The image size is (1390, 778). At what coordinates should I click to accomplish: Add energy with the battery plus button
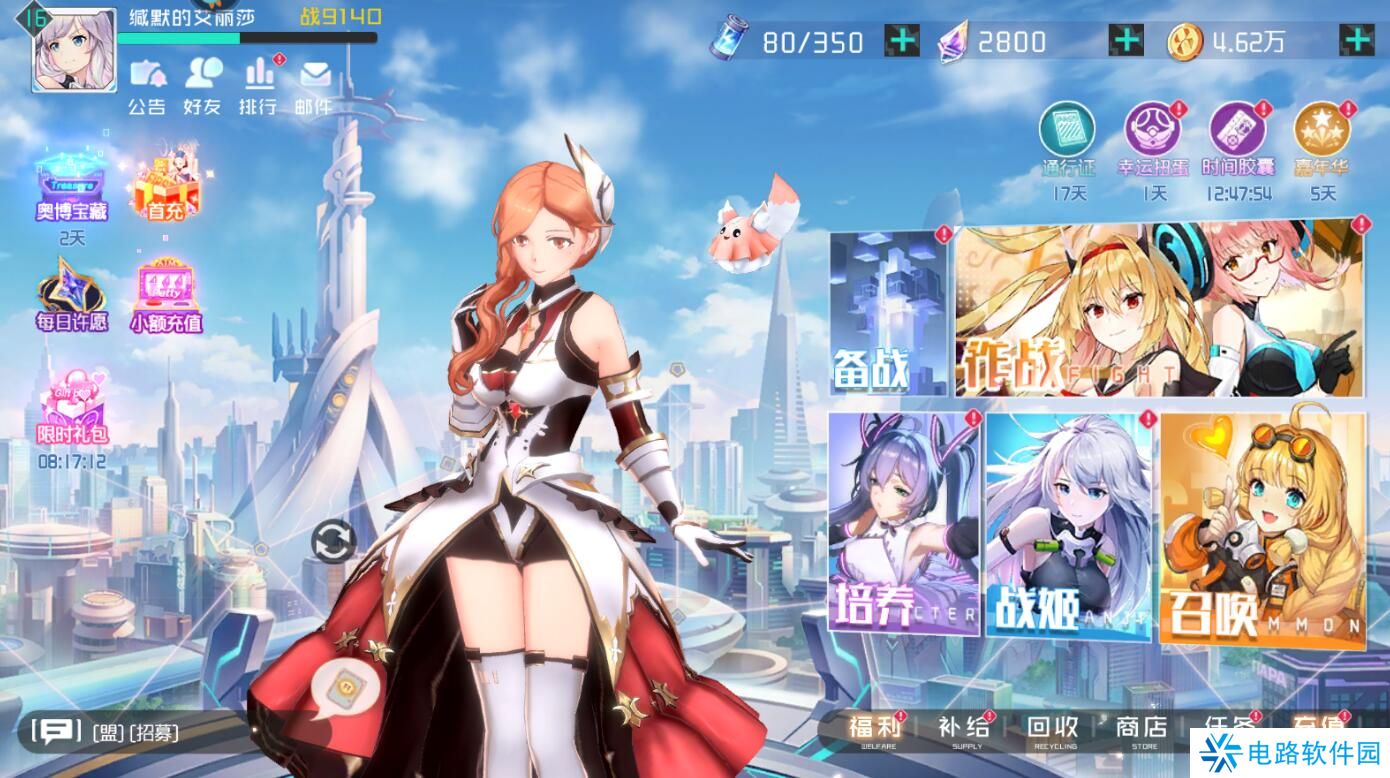(x=901, y=41)
